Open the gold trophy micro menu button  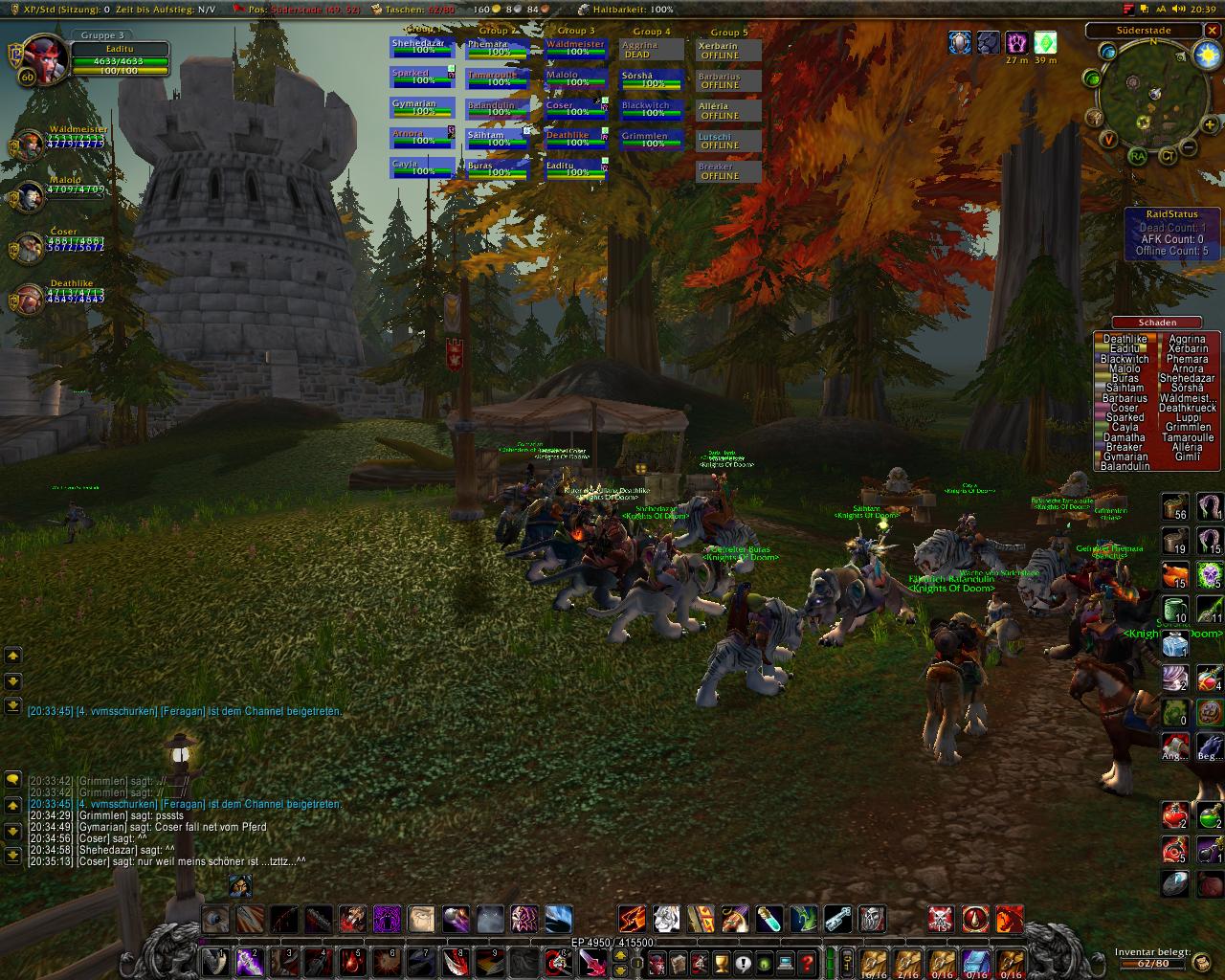point(721,963)
